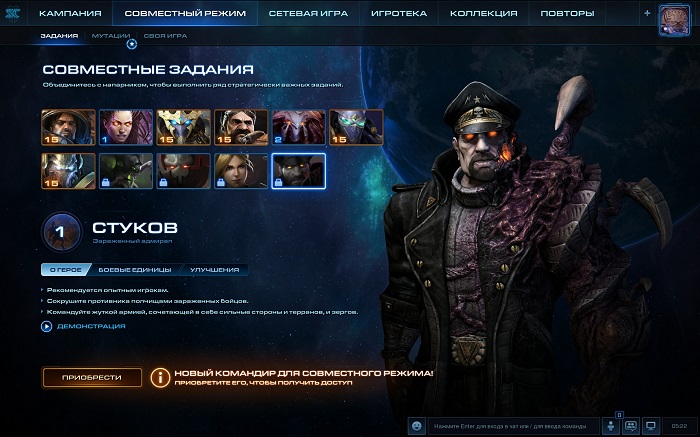Select the Swann commander portrait
The height and width of the screenshot is (437, 700).
click(241, 127)
